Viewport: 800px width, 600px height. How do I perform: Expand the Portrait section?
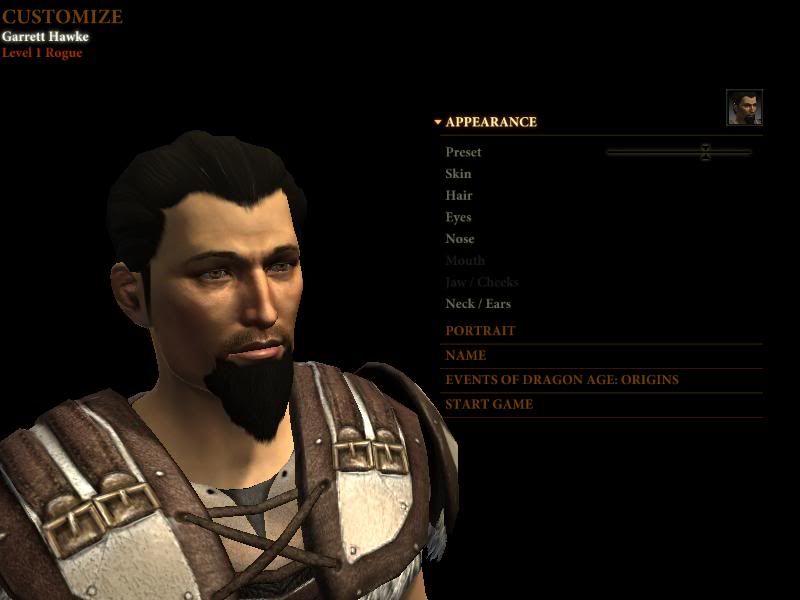(480, 331)
